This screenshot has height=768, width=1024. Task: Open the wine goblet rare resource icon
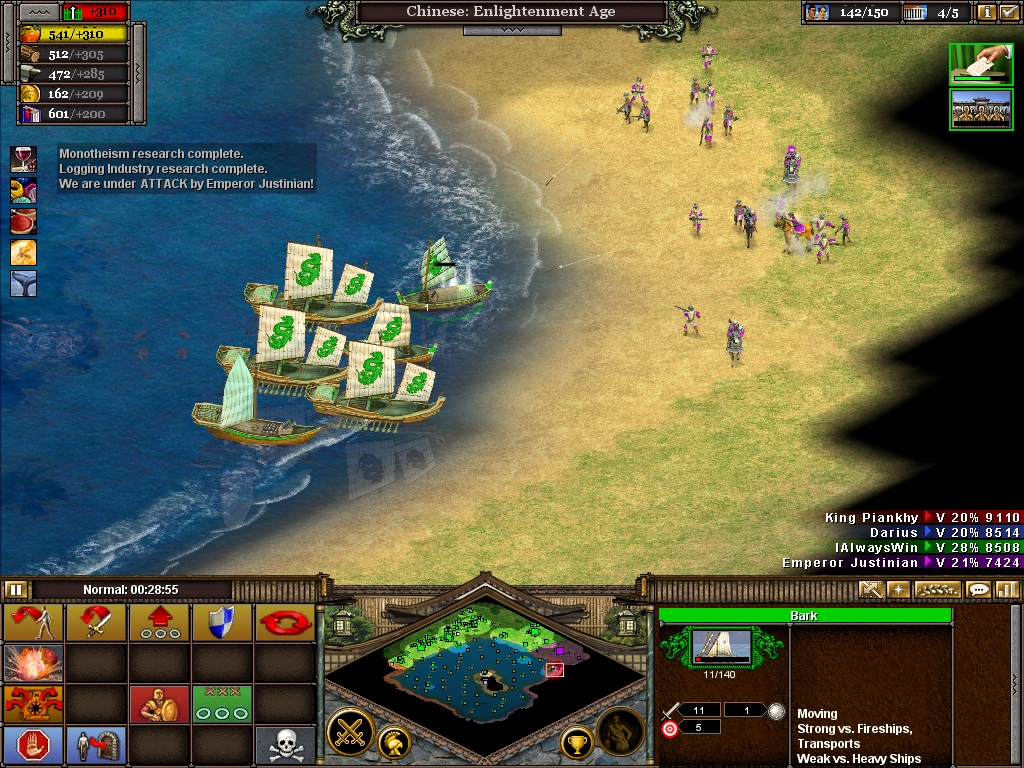tap(23, 158)
